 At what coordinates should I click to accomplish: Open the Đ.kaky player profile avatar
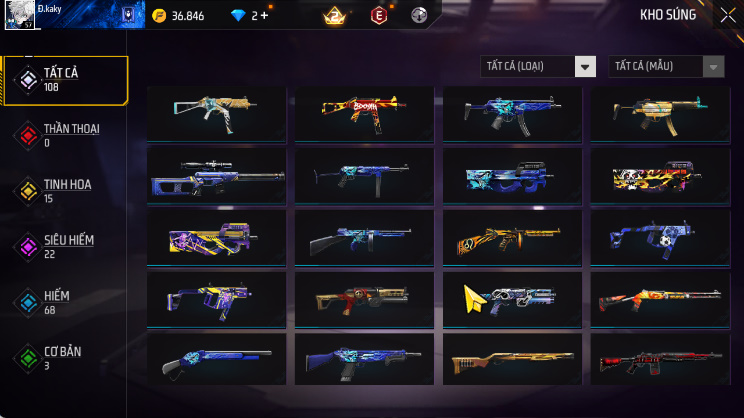pos(20,17)
